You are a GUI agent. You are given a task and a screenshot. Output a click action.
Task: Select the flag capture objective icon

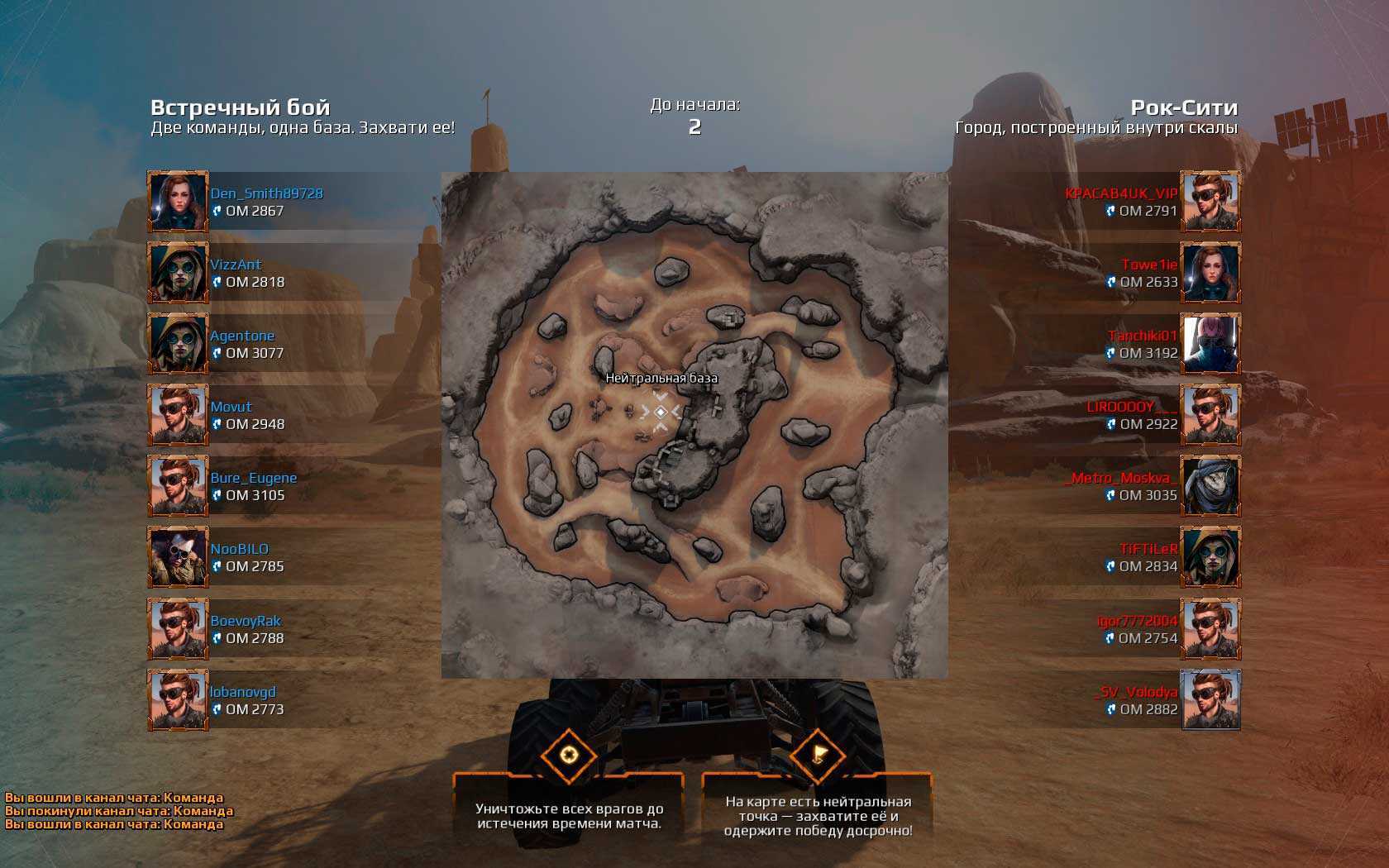click(x=818, y=755)
